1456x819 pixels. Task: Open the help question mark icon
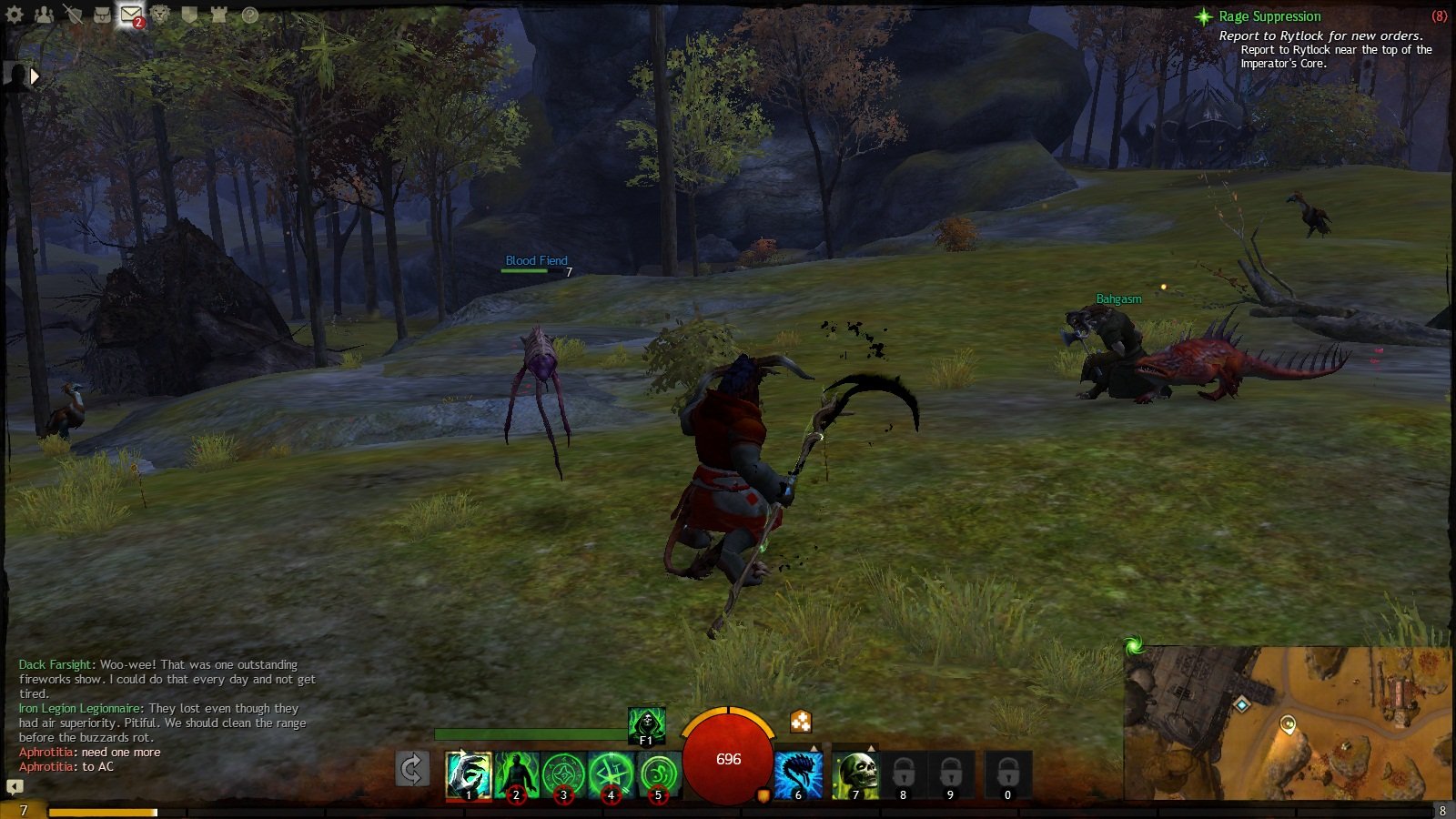point(249,15)
